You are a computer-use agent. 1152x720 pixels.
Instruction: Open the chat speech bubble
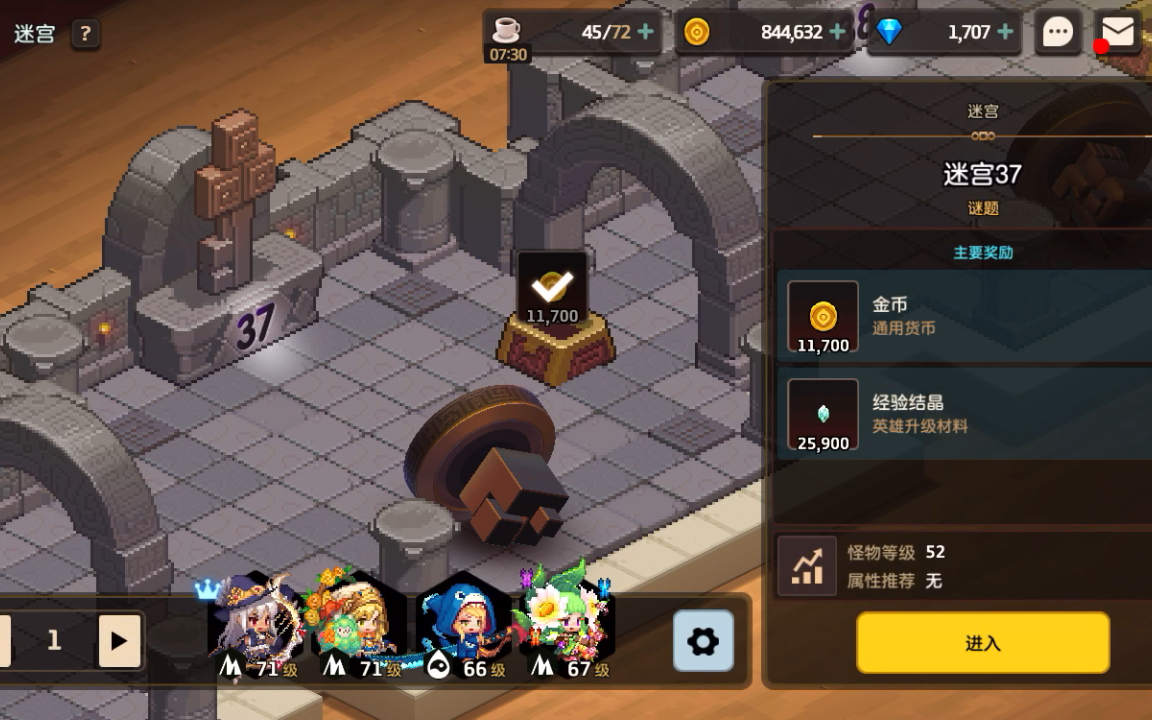coord(1058,33)
